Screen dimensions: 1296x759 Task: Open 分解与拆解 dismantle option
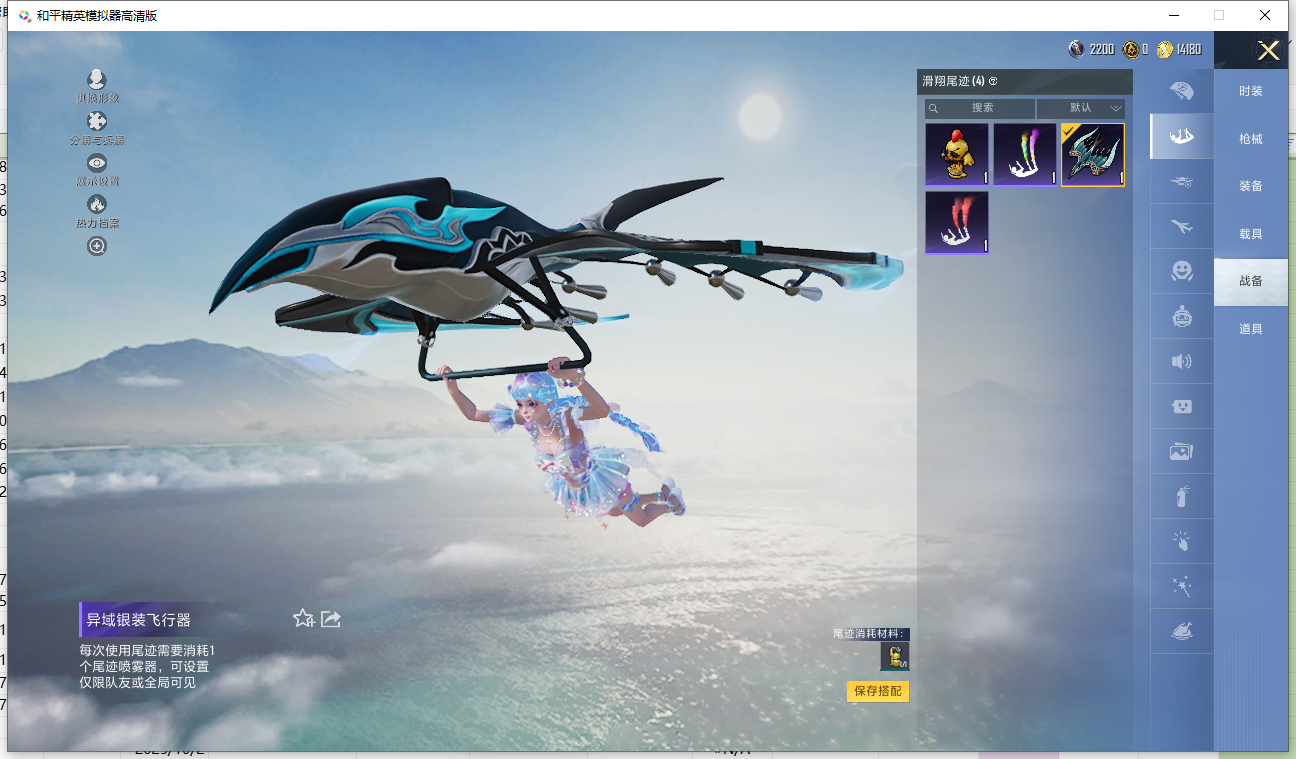(97, 129)
